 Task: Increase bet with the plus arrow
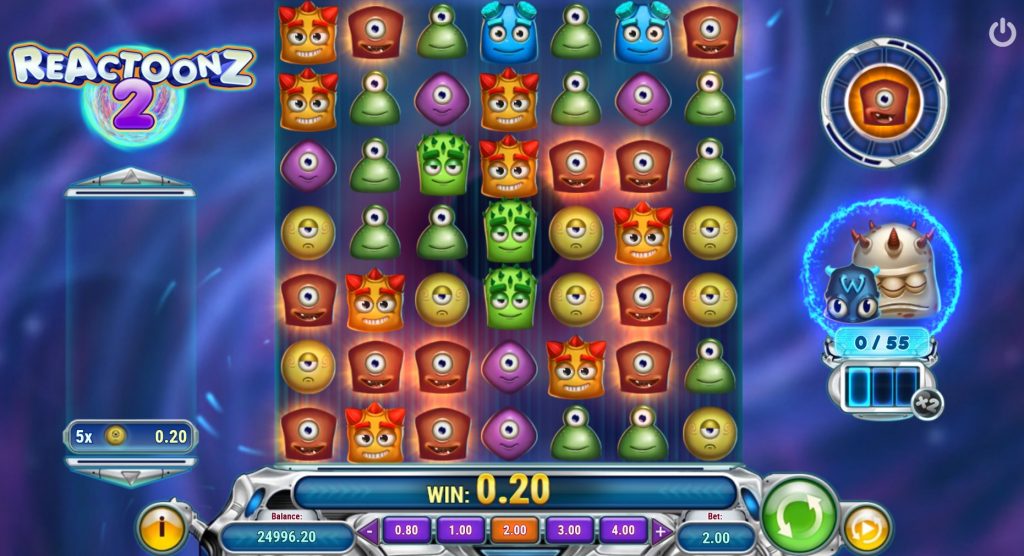point(660,531)
